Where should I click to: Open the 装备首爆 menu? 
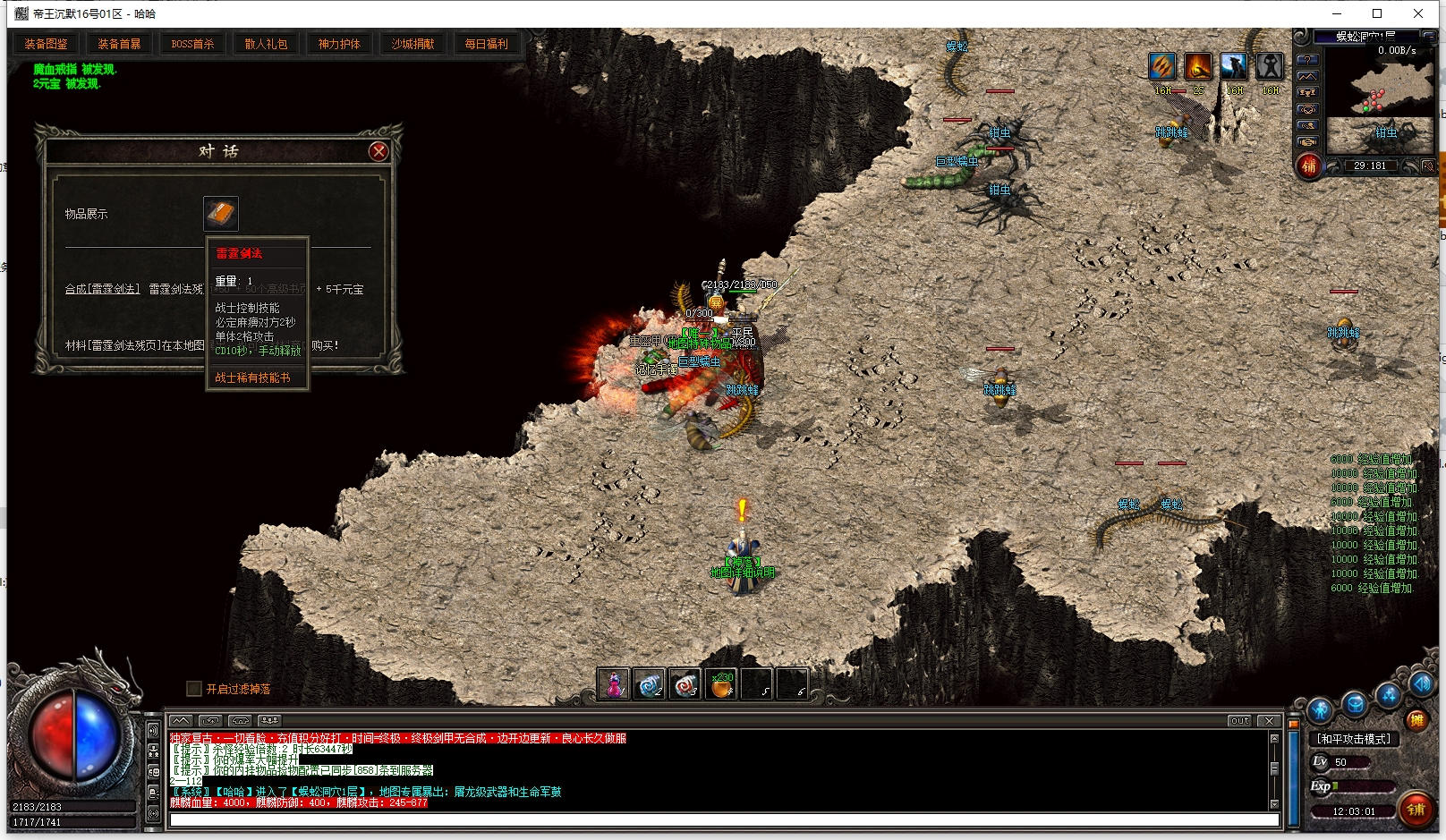tap(119, 44)
